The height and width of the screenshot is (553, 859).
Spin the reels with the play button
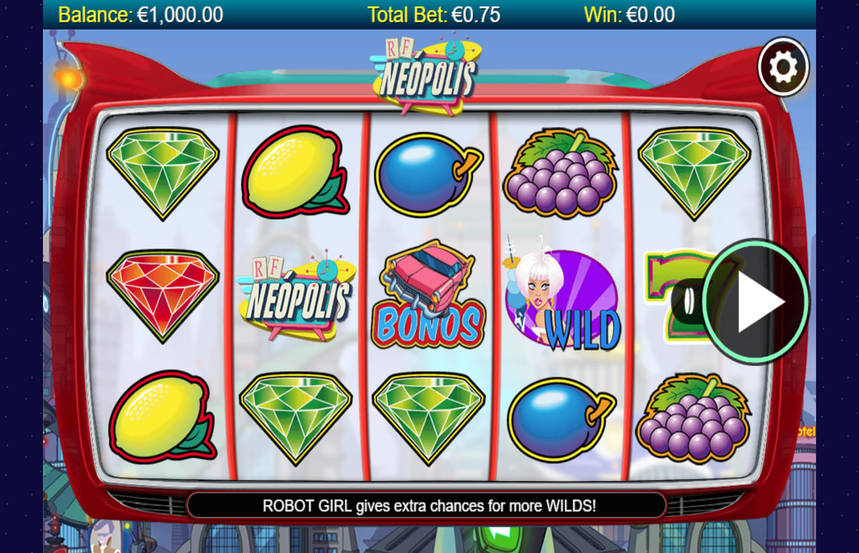coord(759,301)
